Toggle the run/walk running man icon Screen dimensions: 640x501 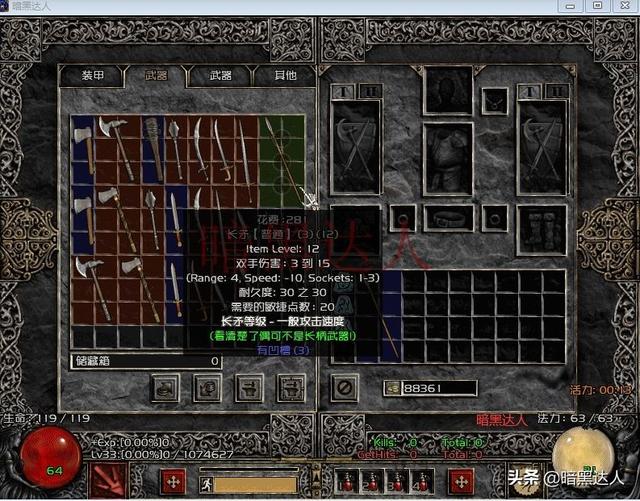click(207, 484)
